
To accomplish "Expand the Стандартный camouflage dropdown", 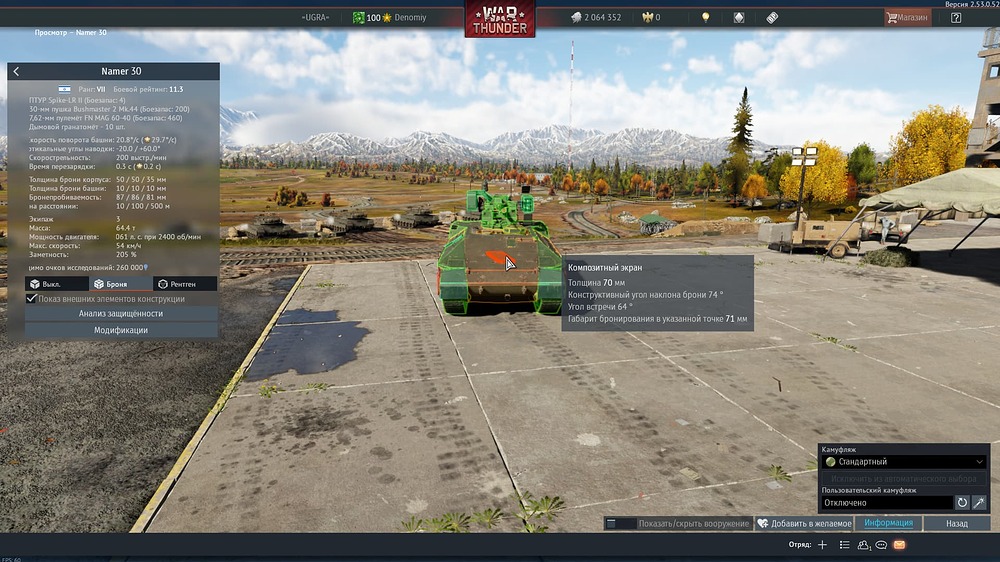I will point(904,462).
